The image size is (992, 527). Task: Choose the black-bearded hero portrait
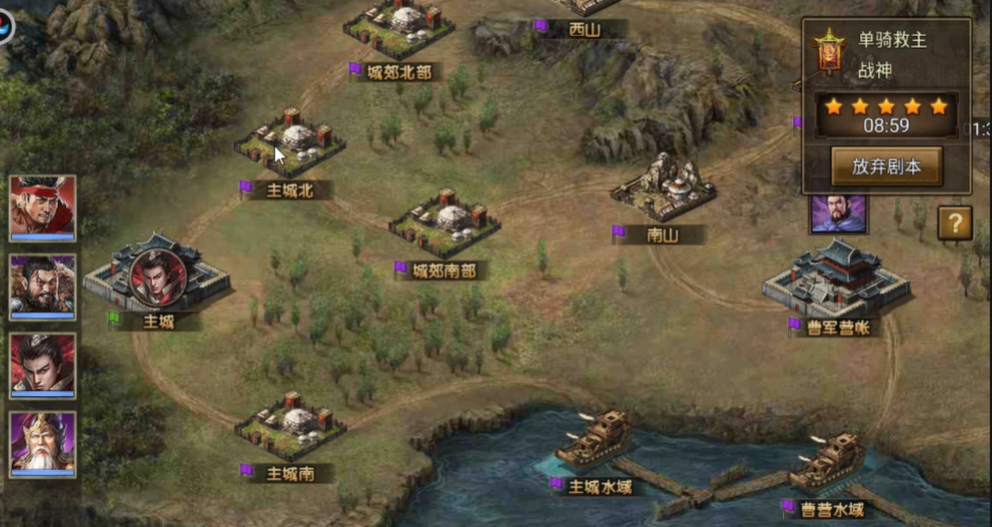pos(43,286)
